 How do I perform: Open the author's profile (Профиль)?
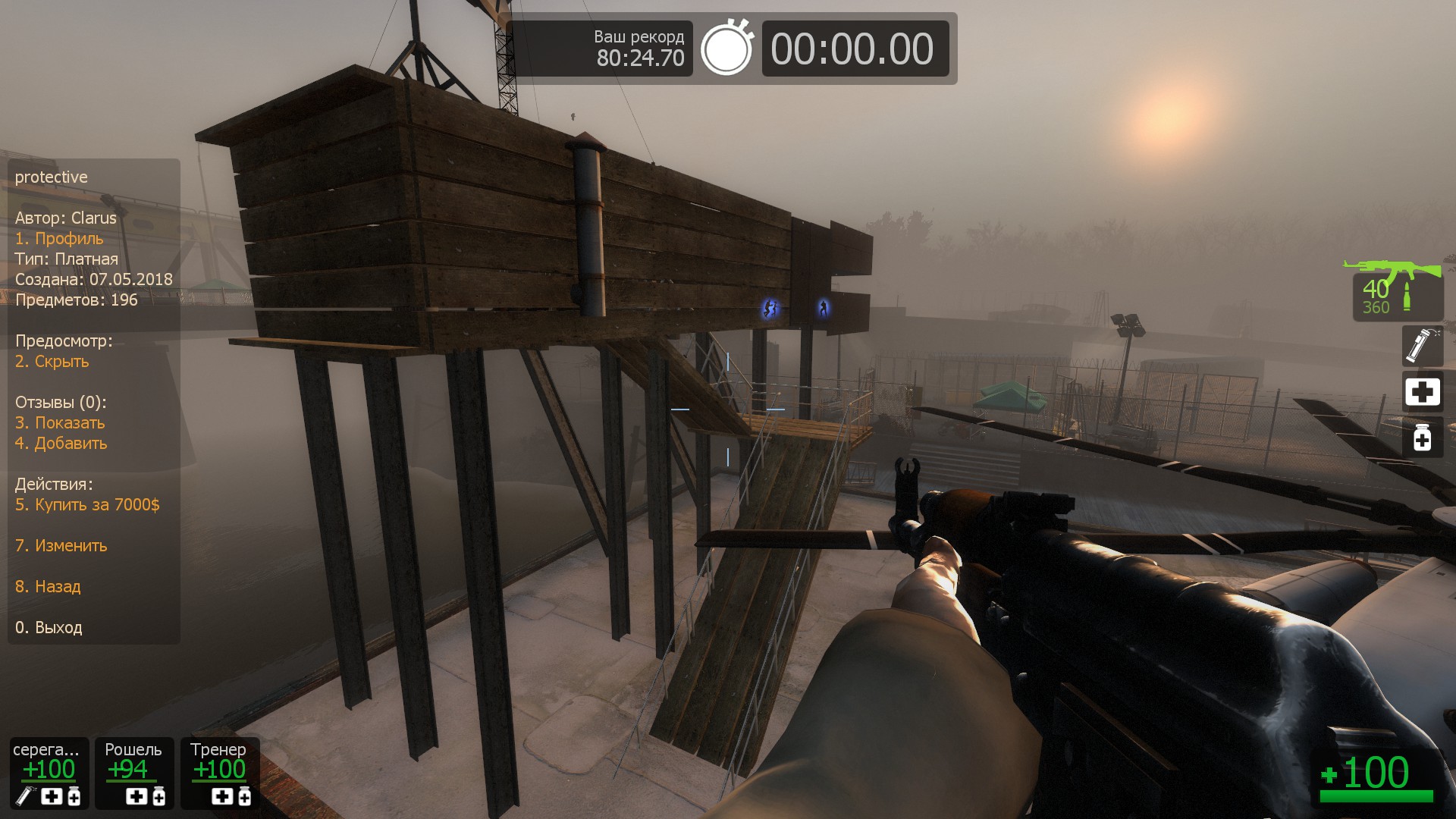(x=59, y=239)
